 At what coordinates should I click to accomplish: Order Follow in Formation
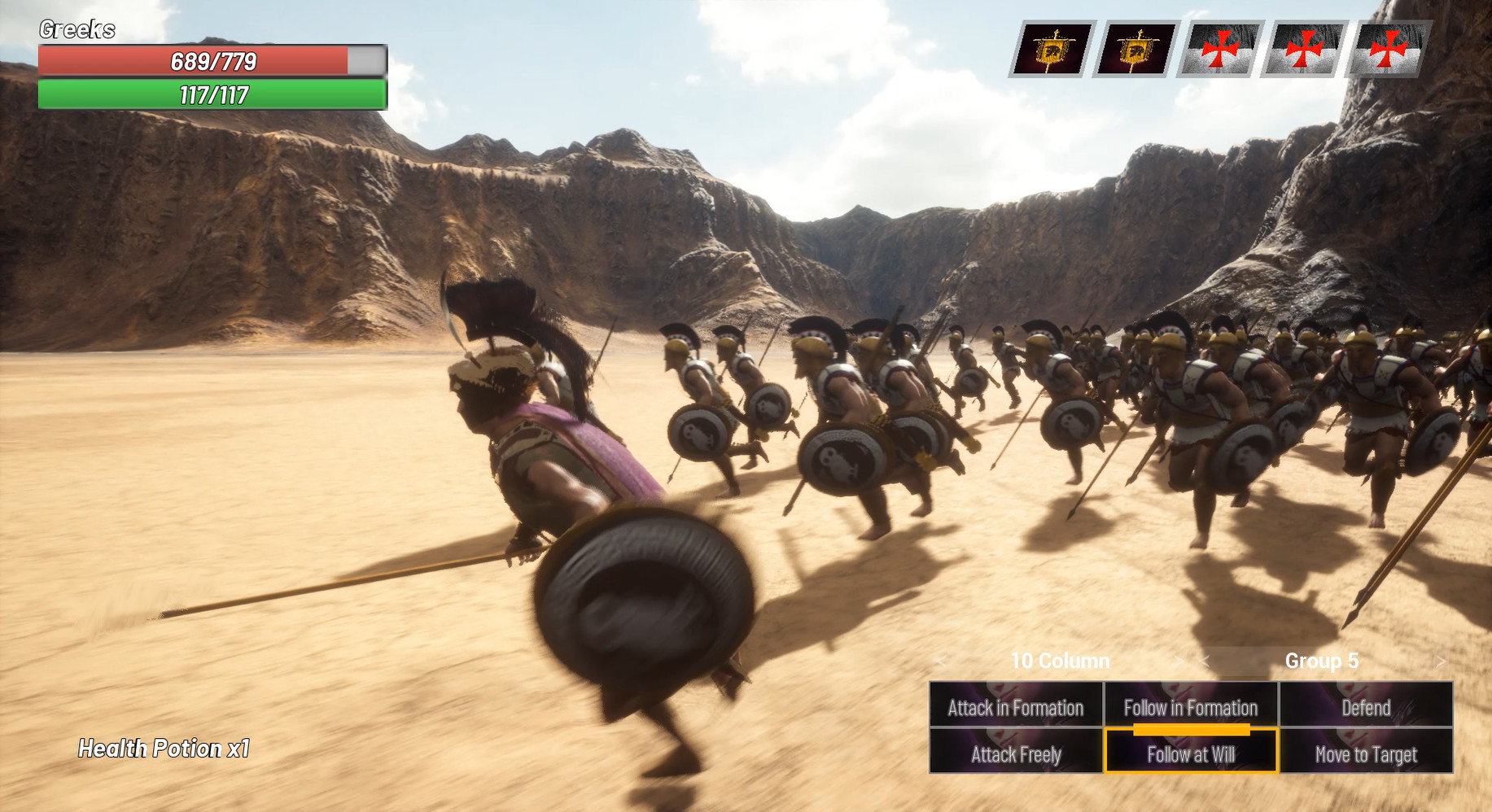tap(1190, 708)
